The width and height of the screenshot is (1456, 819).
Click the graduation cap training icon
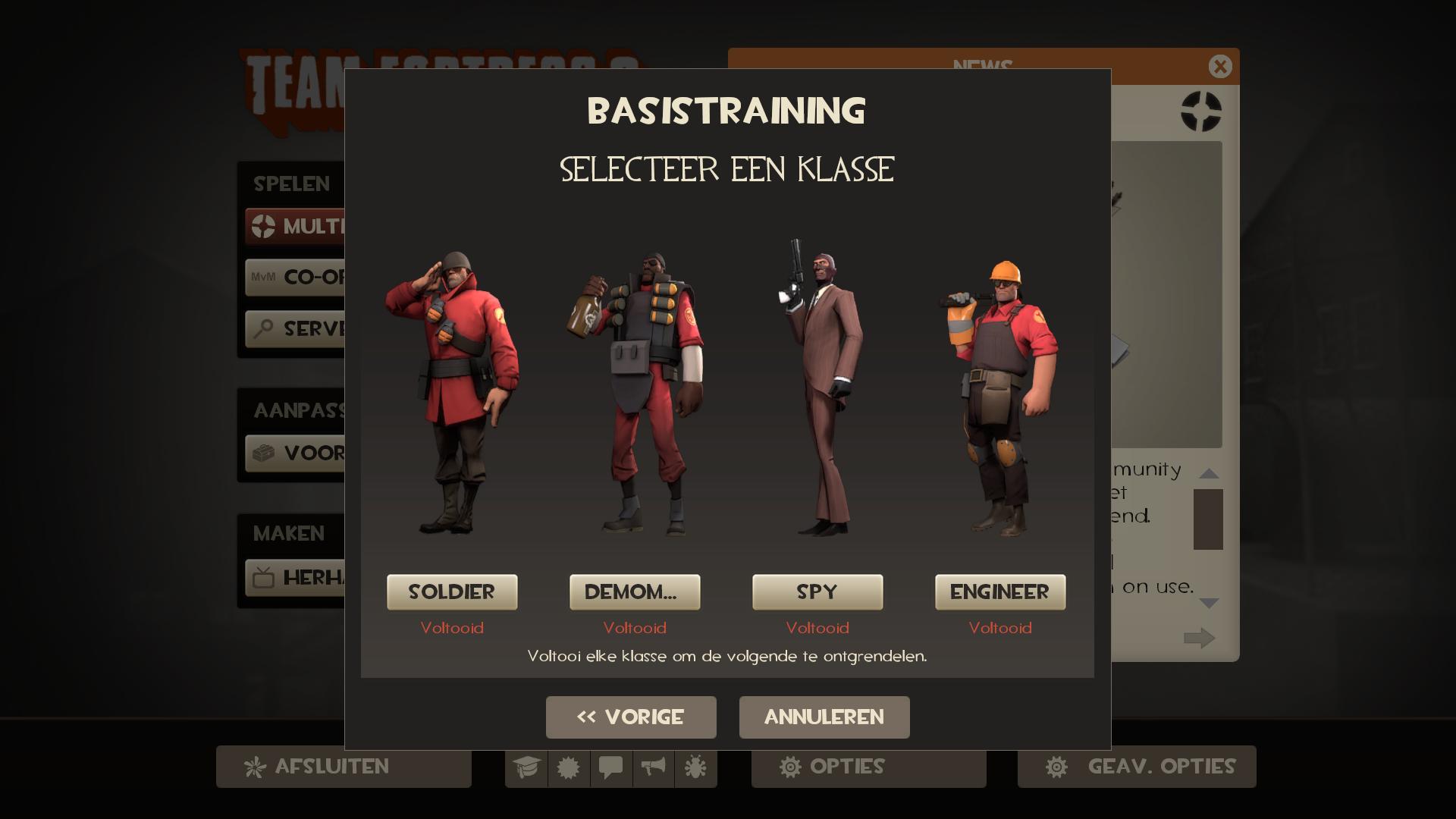coord(528,767)
